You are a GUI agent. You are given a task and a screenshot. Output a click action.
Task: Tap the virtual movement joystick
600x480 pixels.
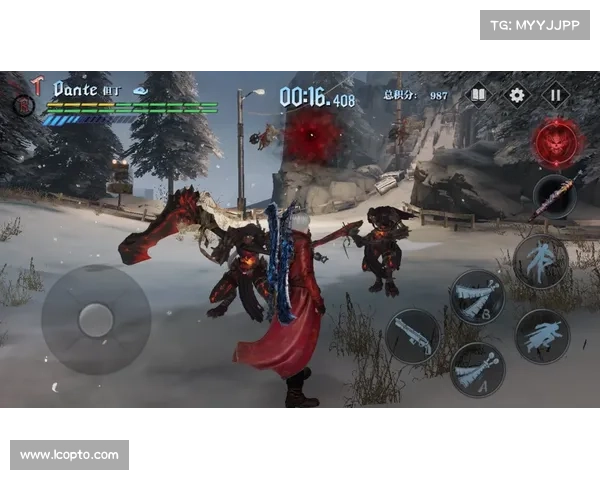(x=95, y=319)
